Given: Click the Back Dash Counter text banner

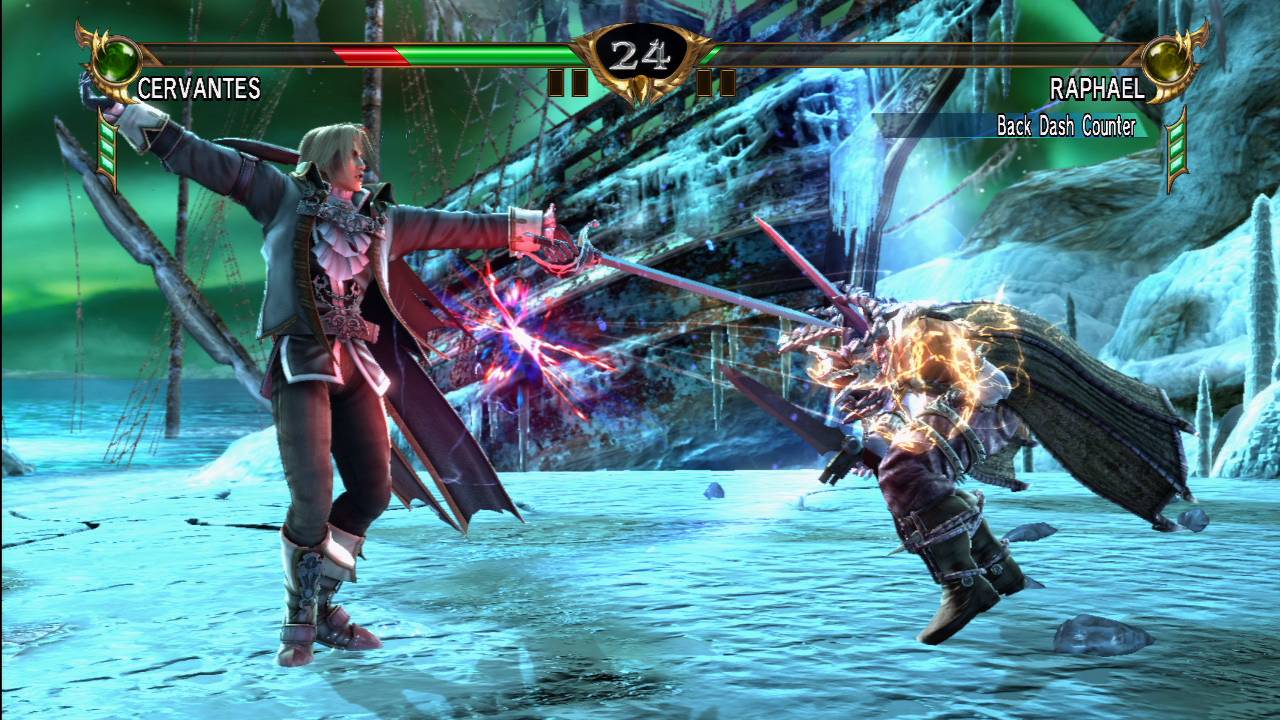Looking at the screenshot, I should tap(1068, 125).
